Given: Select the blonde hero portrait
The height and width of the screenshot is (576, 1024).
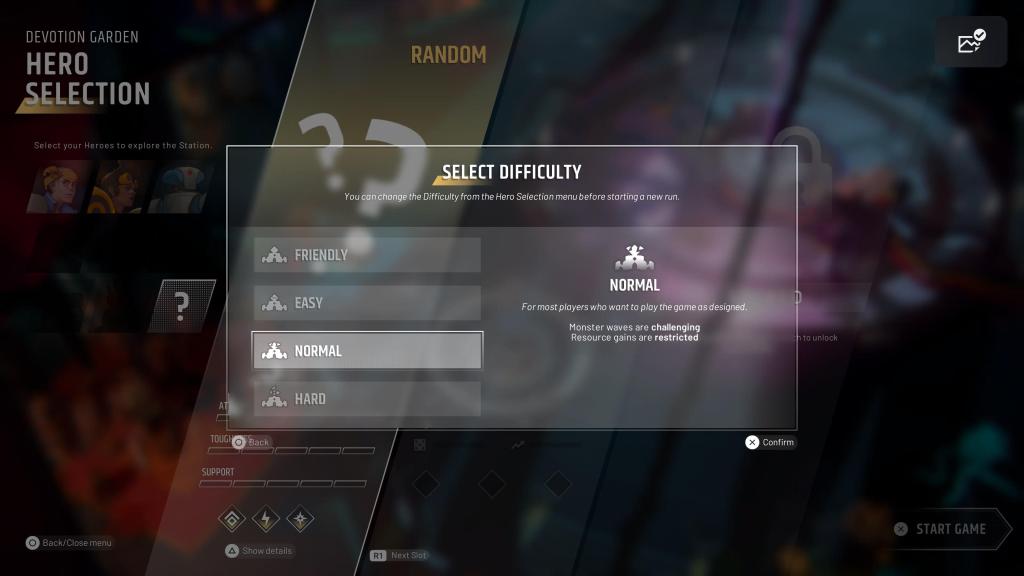Looking at the screenshot, I should click(62, 187).
